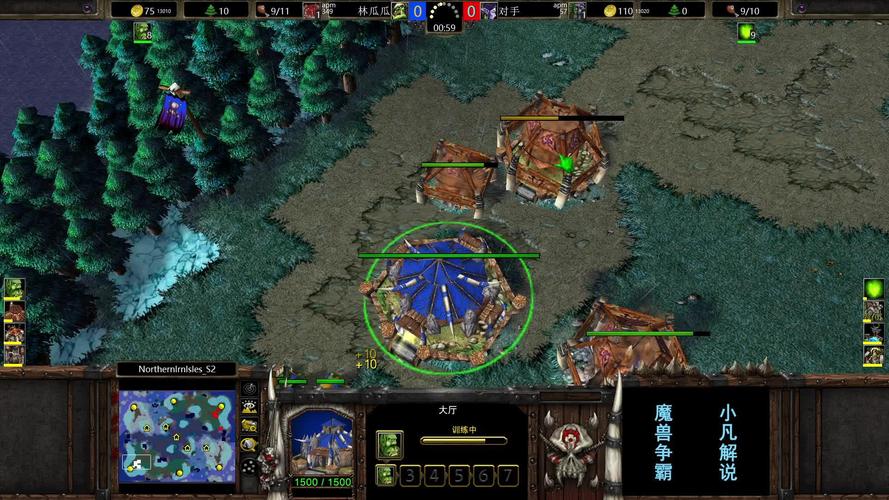This screenshot has height=500, width=889.
Task: Click the green icon marked 9 at top right
Action: (746, 32)
